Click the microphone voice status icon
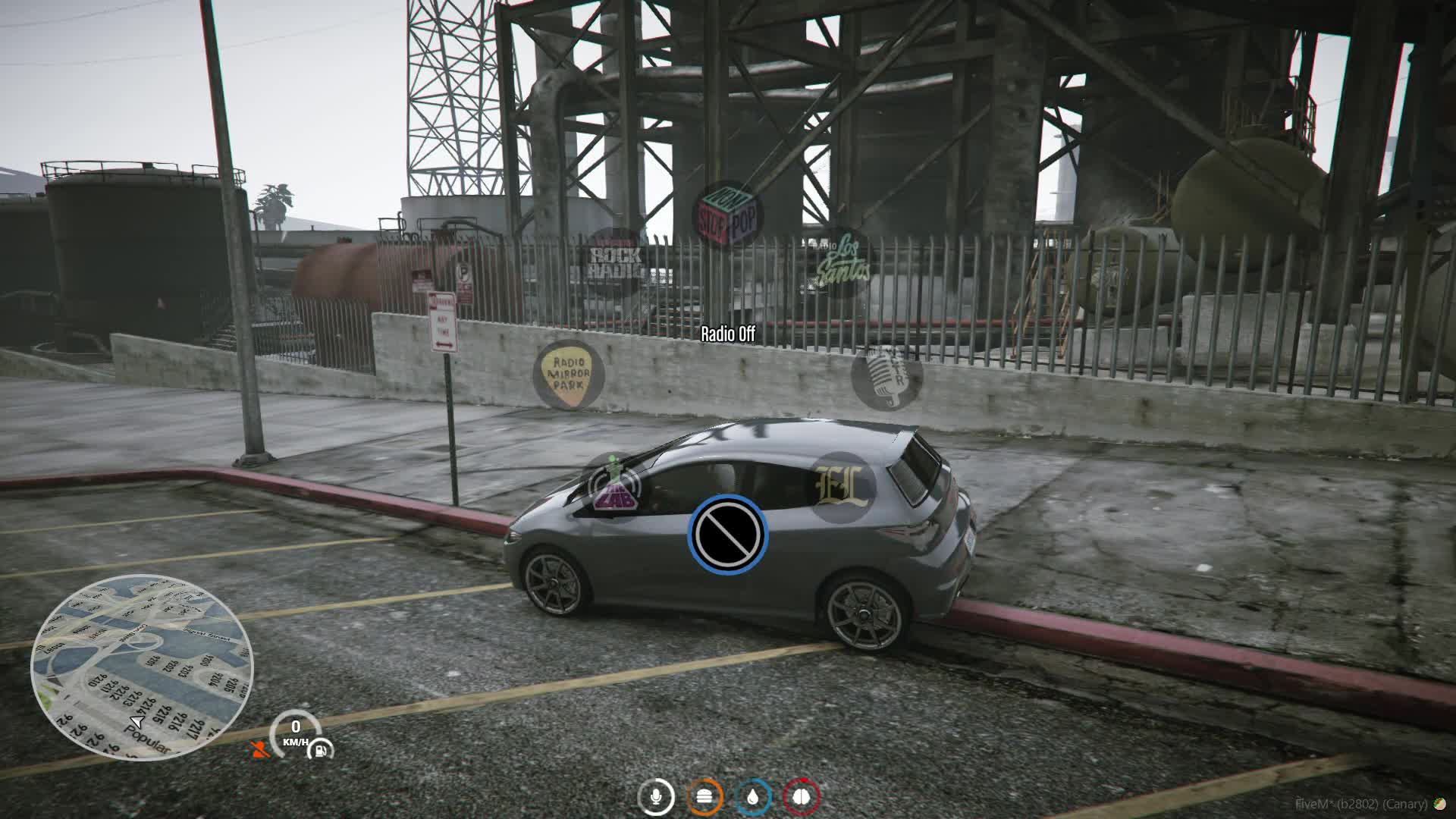Image resolution: width=1456 pixels, height=819 pixels. (656, 797)
